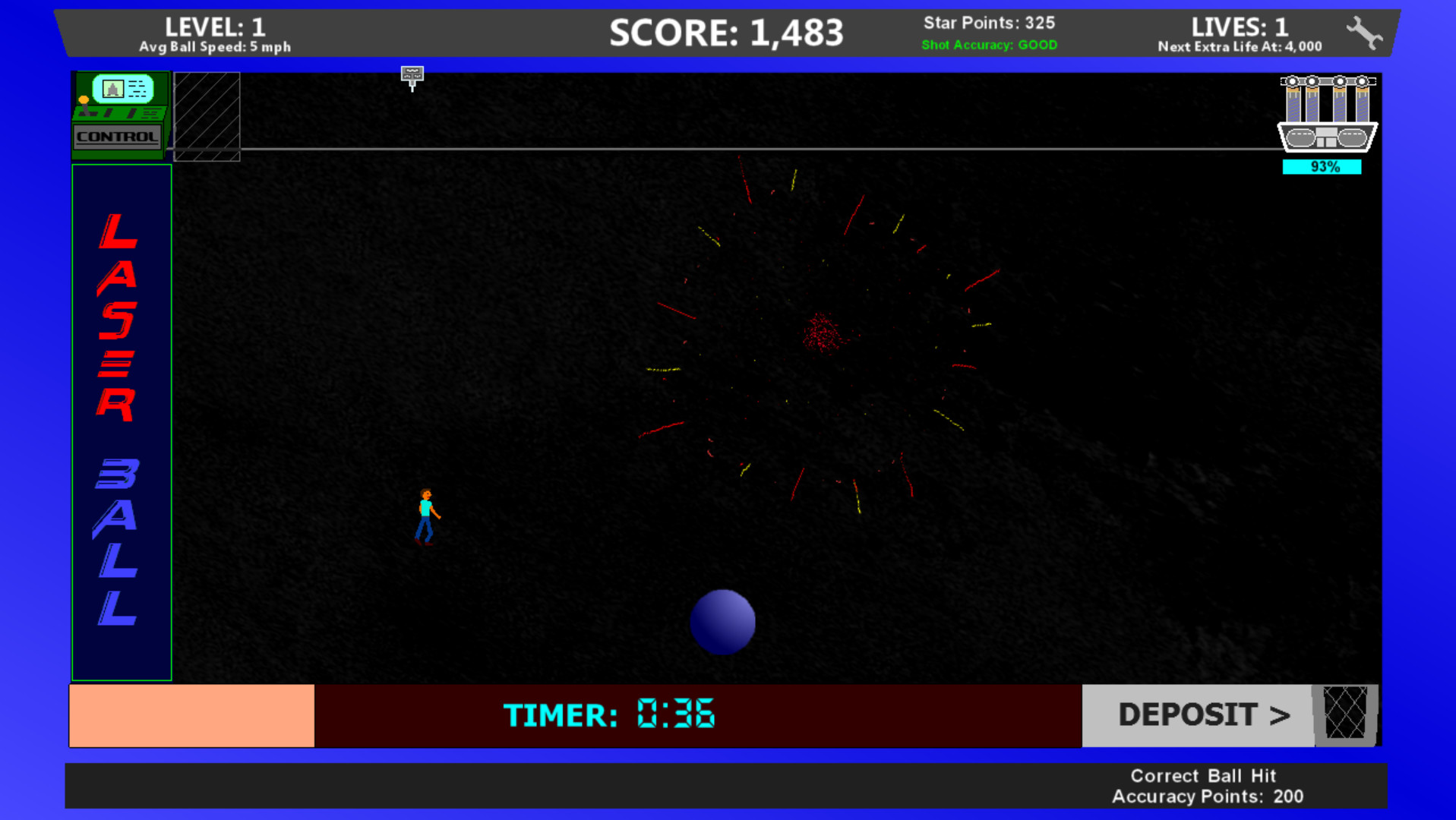Click the Shot Accuracy: GOOD status text
This screenshot has width=1456, height=820.
click(x=989, y=45)
